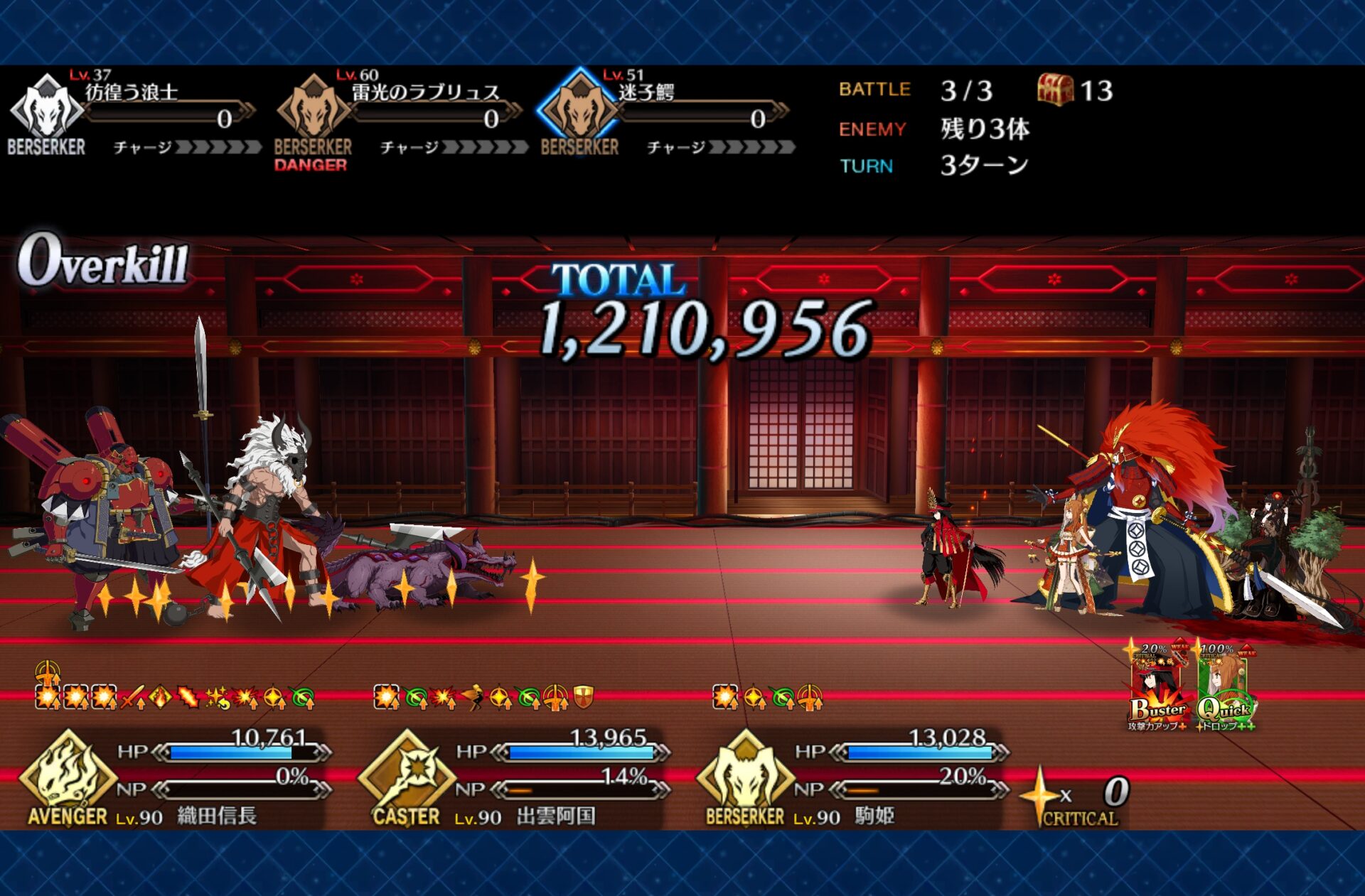Viewport: 1365px width, 896px height.
Task: Open Avenger 織田信長 status panel
Action: (178, 778)
